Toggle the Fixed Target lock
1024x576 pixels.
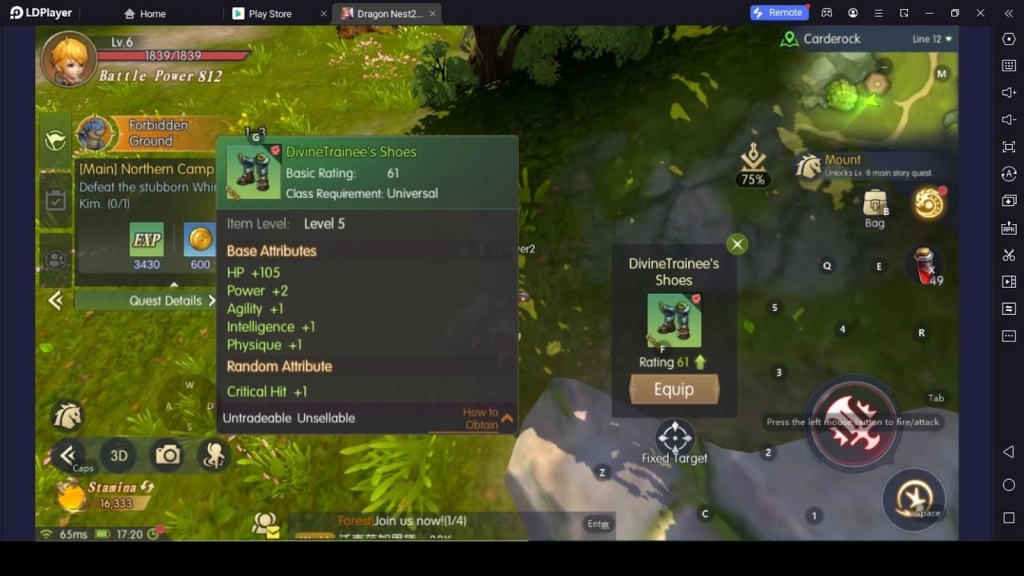(x=675, y=439)
